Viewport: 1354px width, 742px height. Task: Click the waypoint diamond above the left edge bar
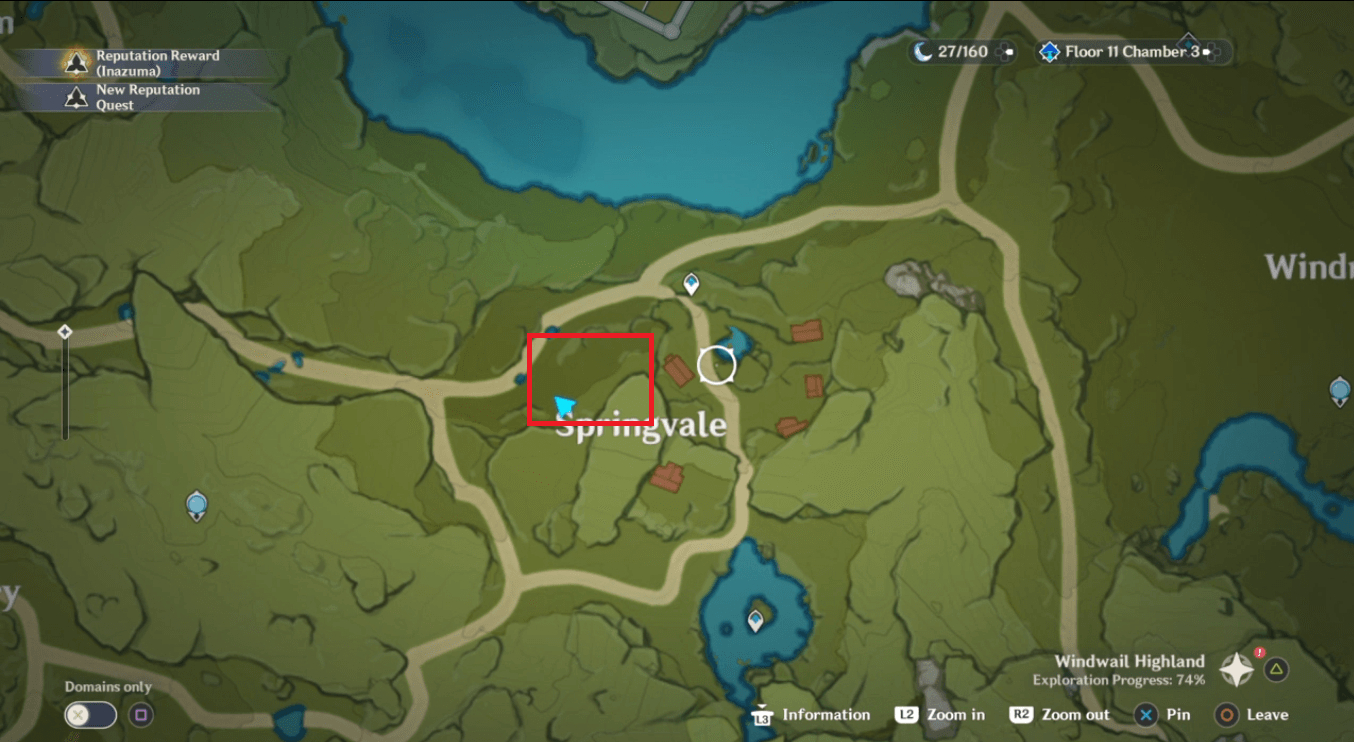tap(65, 329)
